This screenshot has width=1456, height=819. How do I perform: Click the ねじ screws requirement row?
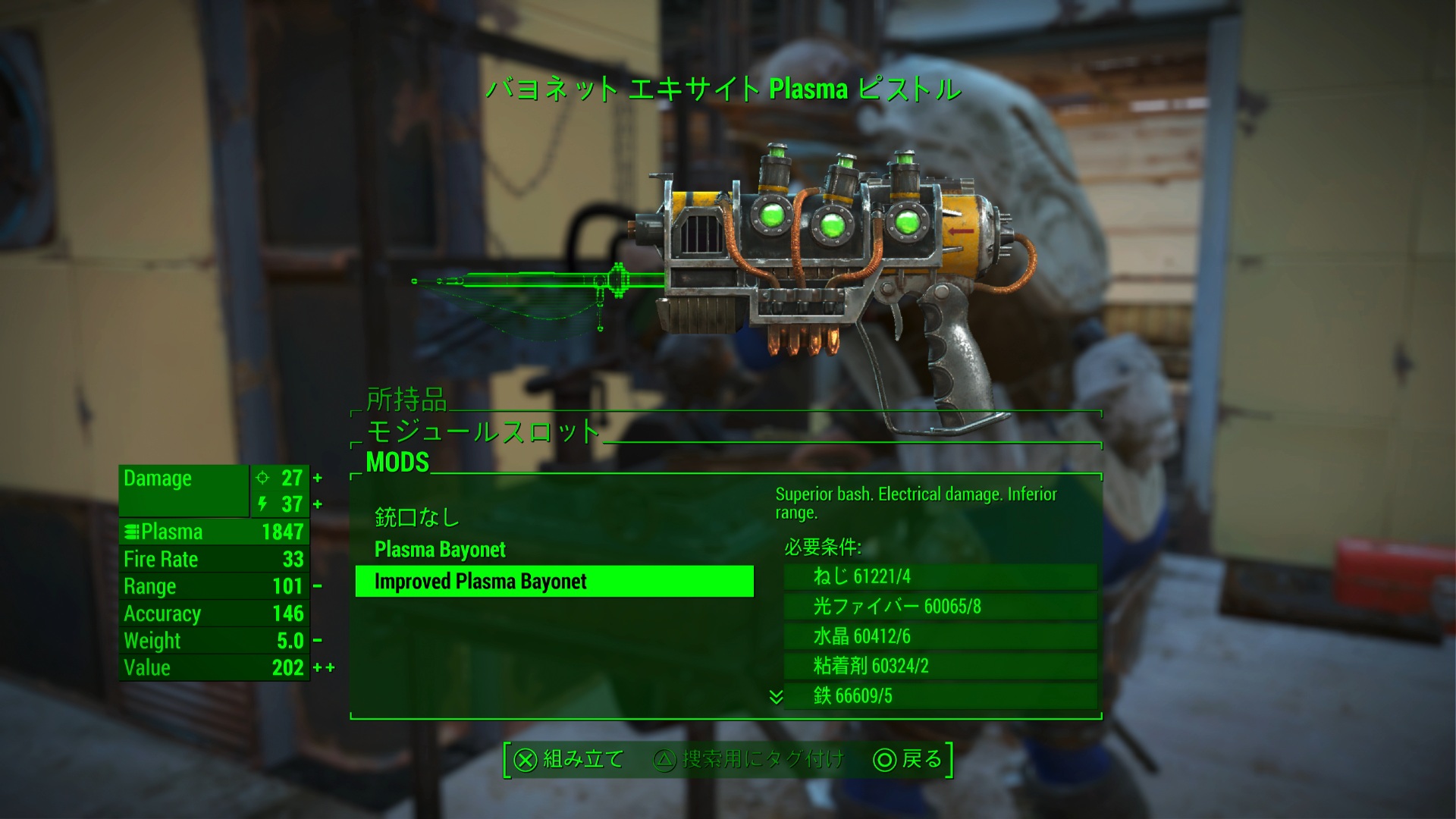pos(940,576)
